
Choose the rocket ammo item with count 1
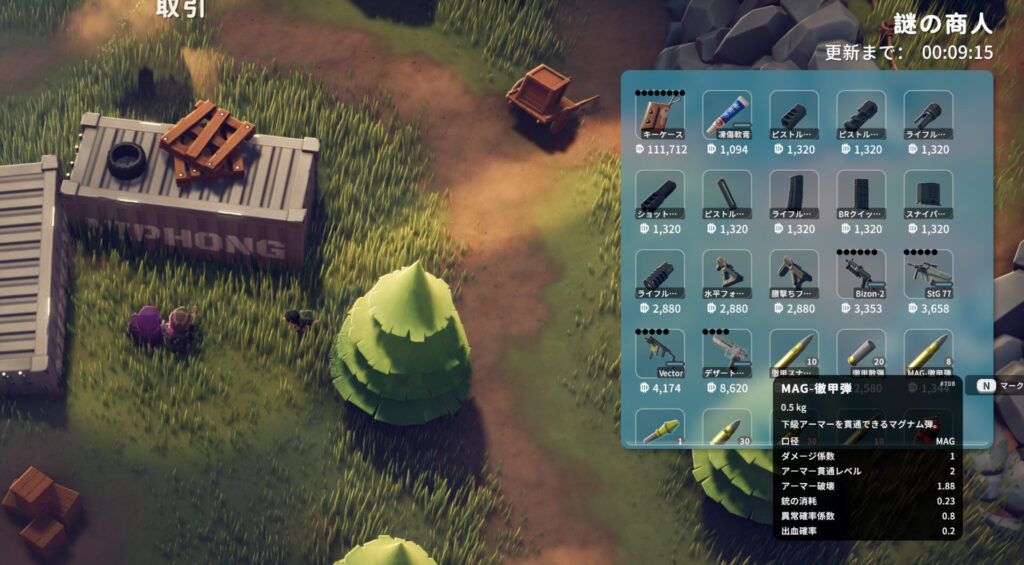click(660, 428)
